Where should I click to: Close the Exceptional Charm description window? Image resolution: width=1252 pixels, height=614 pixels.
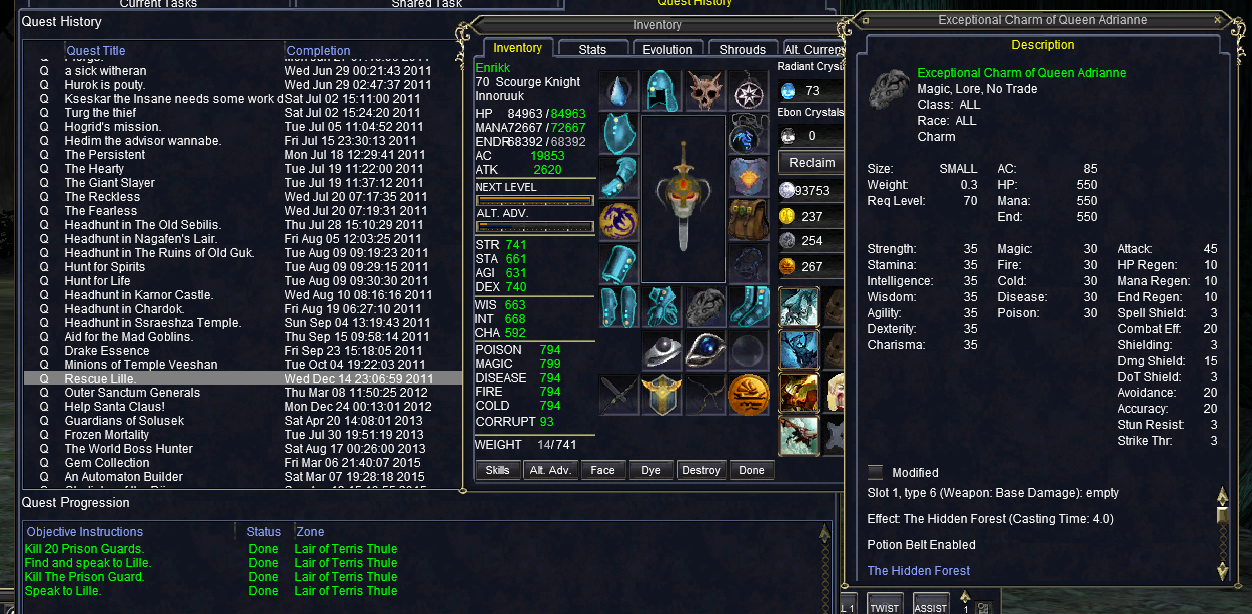point(1217,20)
